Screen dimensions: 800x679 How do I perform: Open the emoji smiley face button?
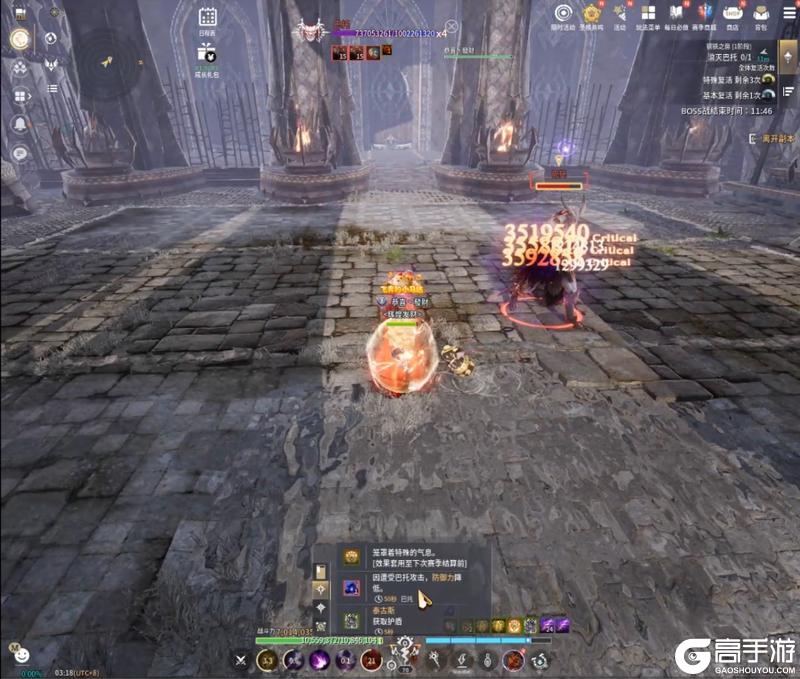tap(21, 655)
